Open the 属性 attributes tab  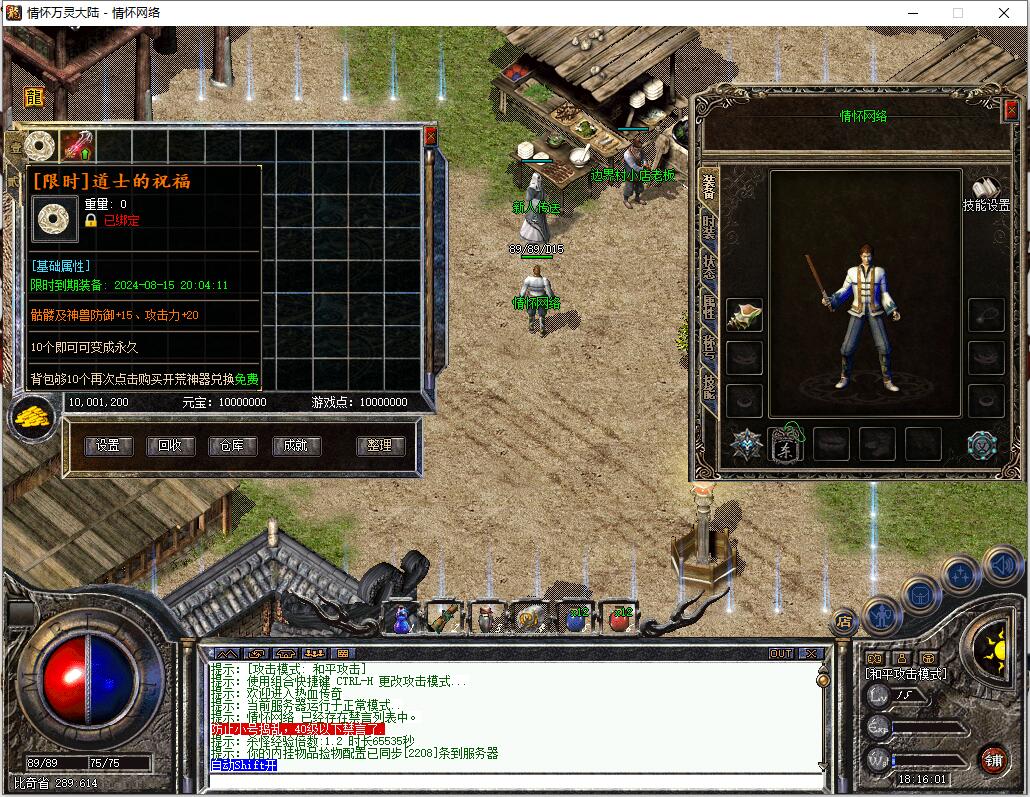coord(708,306)
